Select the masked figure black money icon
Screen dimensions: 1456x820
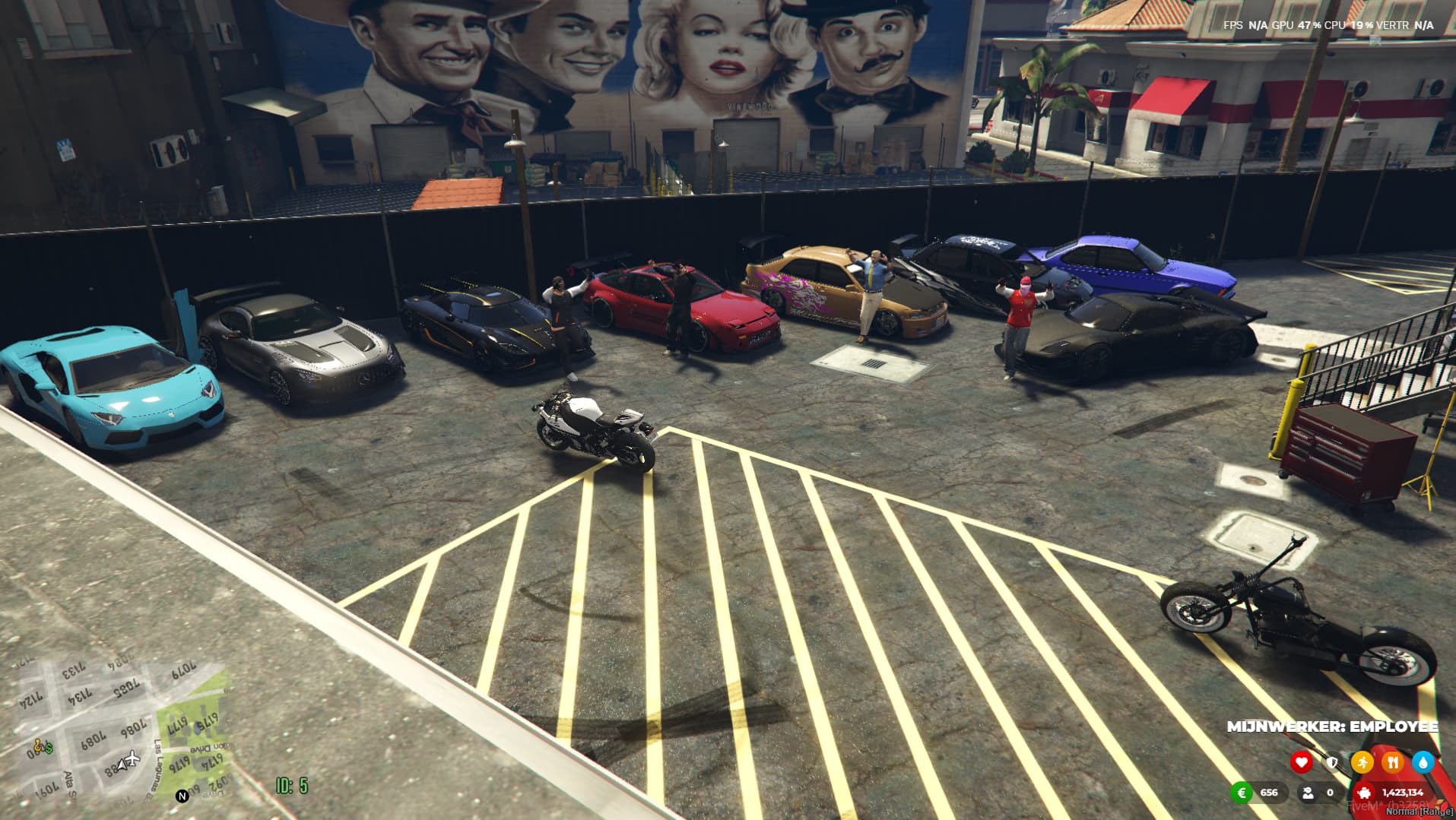click(x=1308, y=793)
